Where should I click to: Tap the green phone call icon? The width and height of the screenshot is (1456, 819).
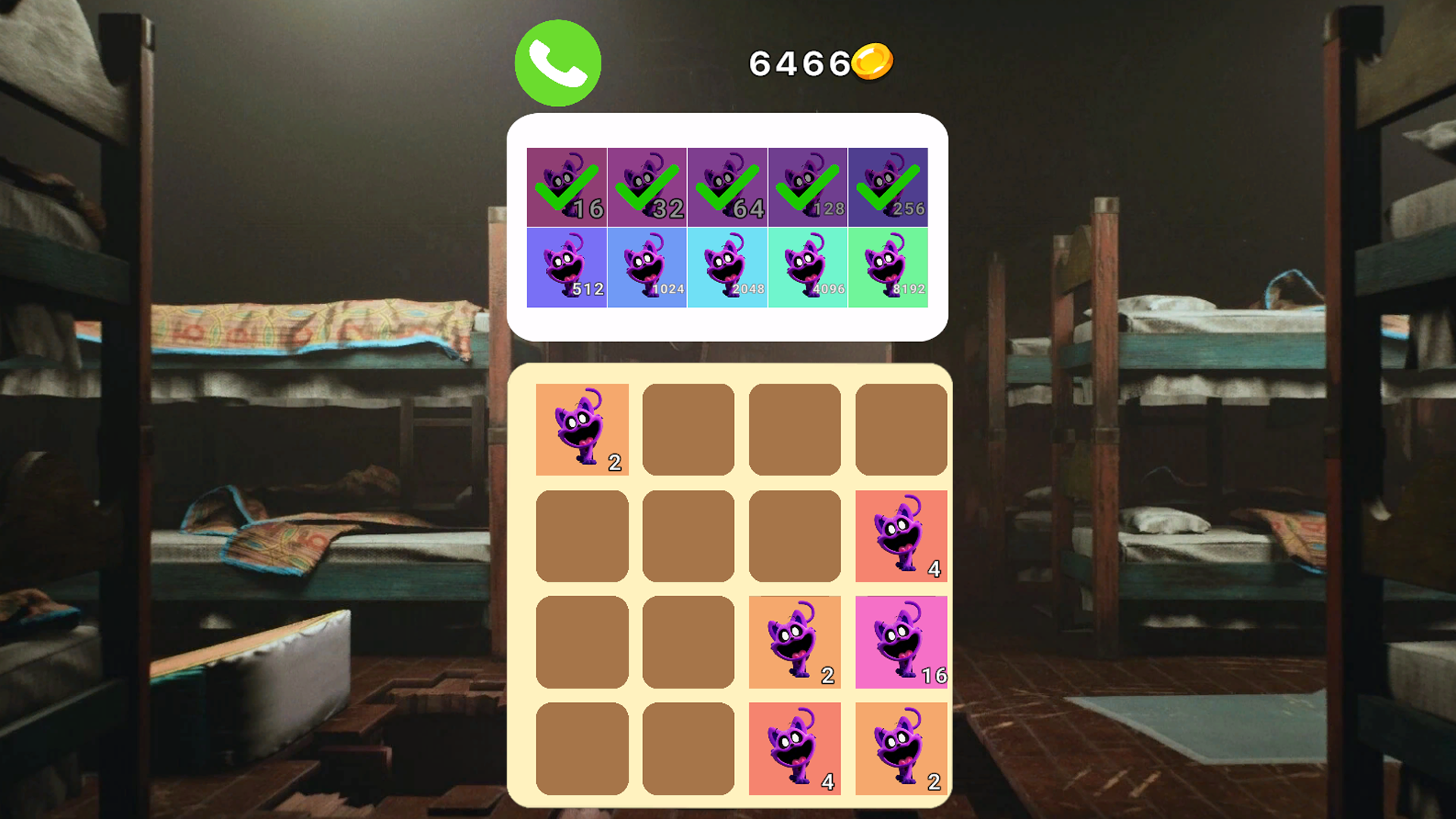558,64
